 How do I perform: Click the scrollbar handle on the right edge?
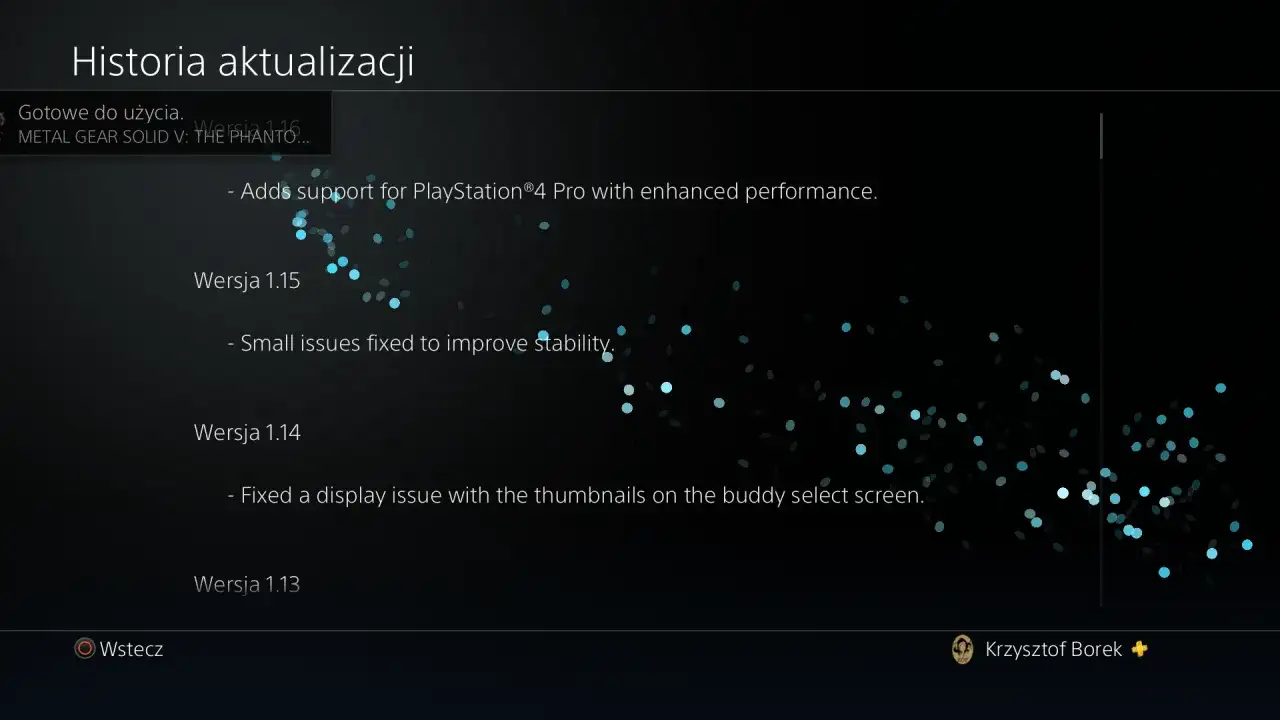point(1101,135)
